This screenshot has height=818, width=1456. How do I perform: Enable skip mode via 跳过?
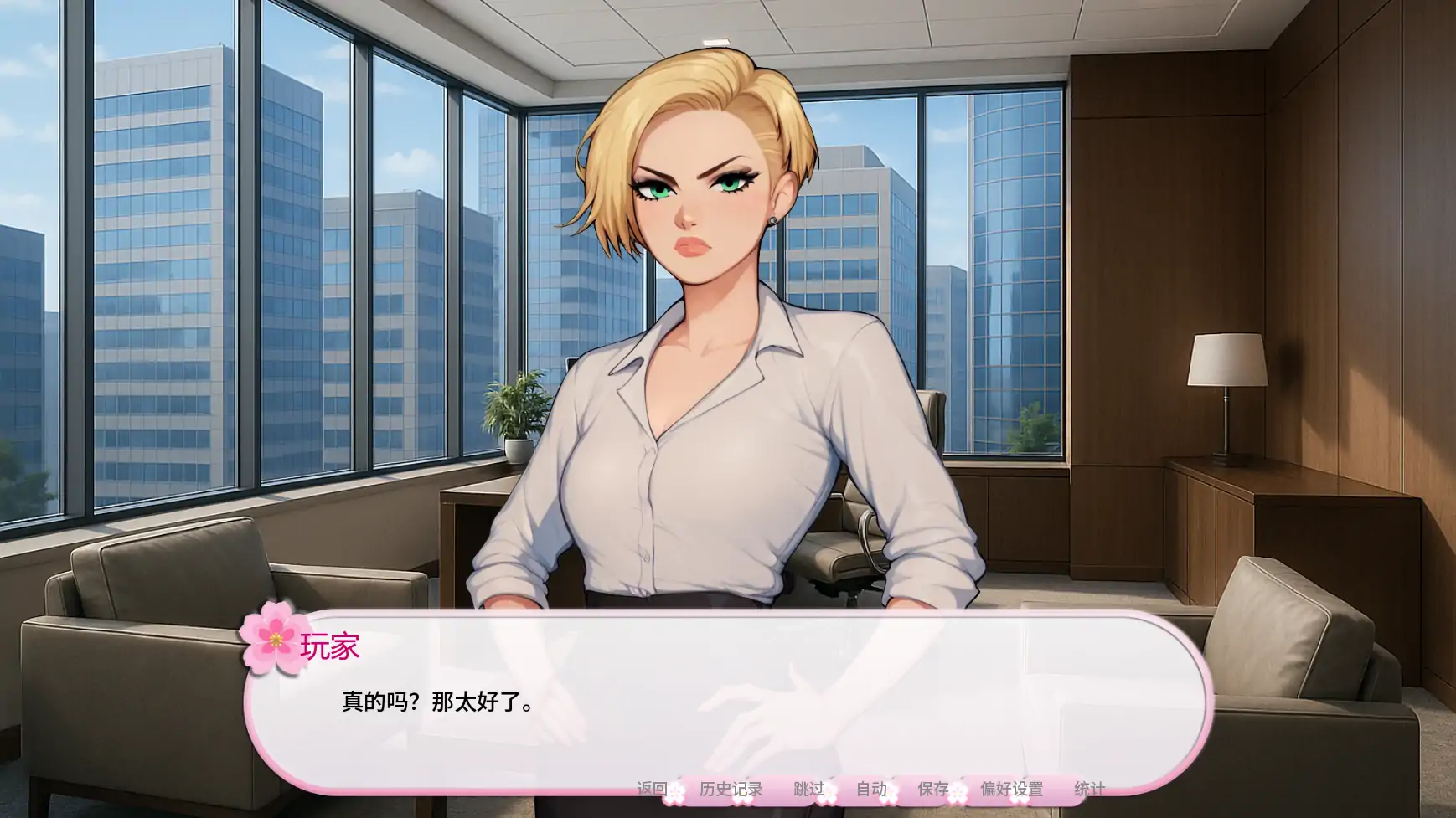pos(808,789)
